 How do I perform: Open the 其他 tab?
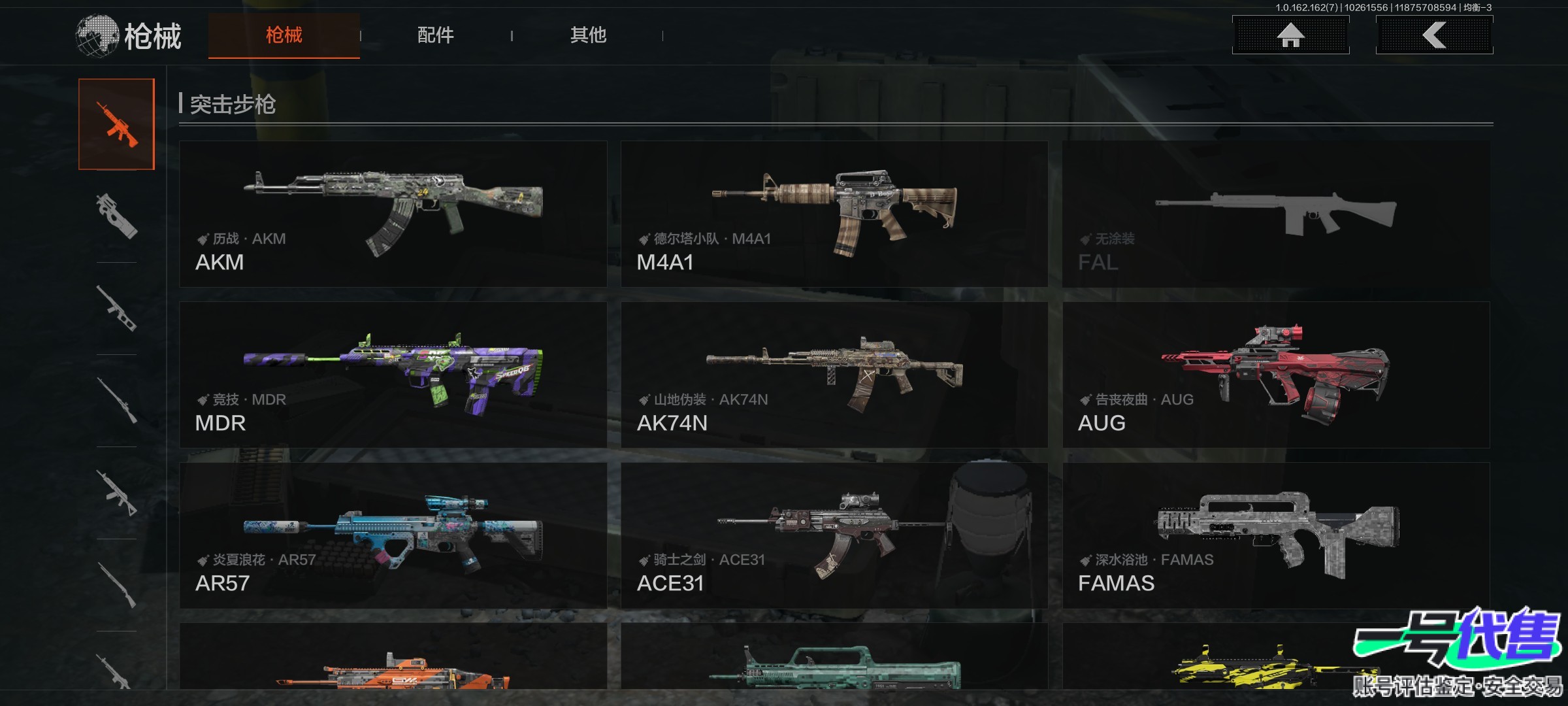click(x=588, y=35)
